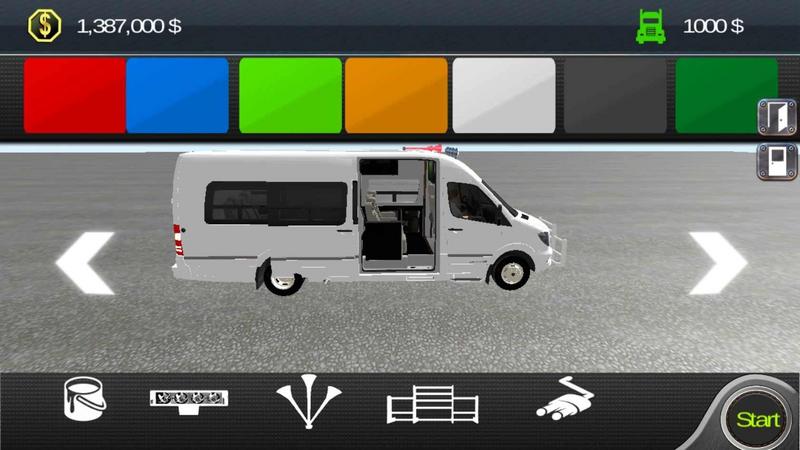Viewport: 800px width, 450px height.
Task: Open the light bar upgrades
Action: 189,399
